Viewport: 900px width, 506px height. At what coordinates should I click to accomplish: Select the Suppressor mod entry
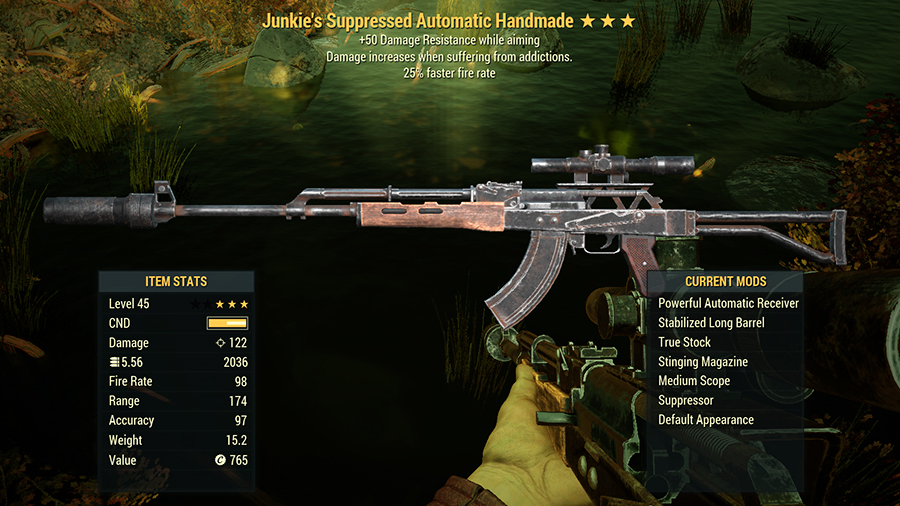point(686,400)
